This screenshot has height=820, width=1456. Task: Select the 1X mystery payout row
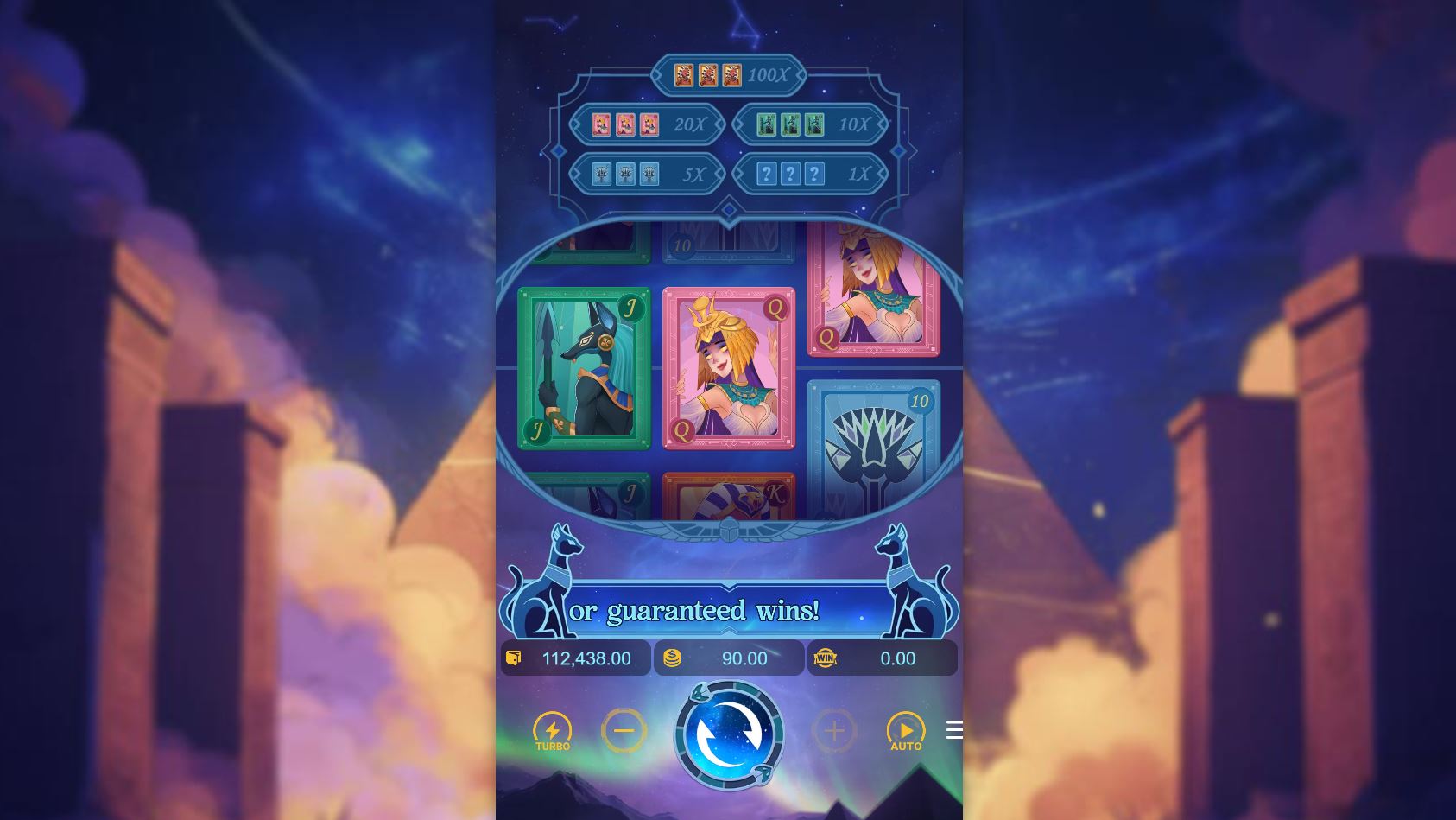tap(812, 172)
